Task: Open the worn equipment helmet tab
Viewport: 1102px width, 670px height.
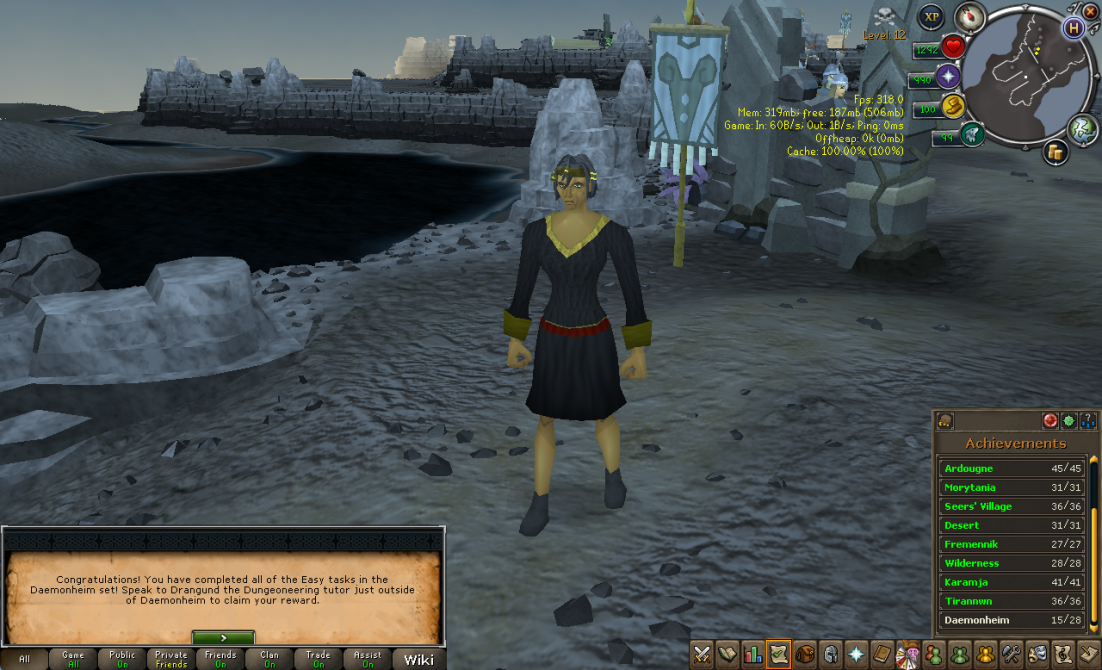Action: click(x=830, y=655)
